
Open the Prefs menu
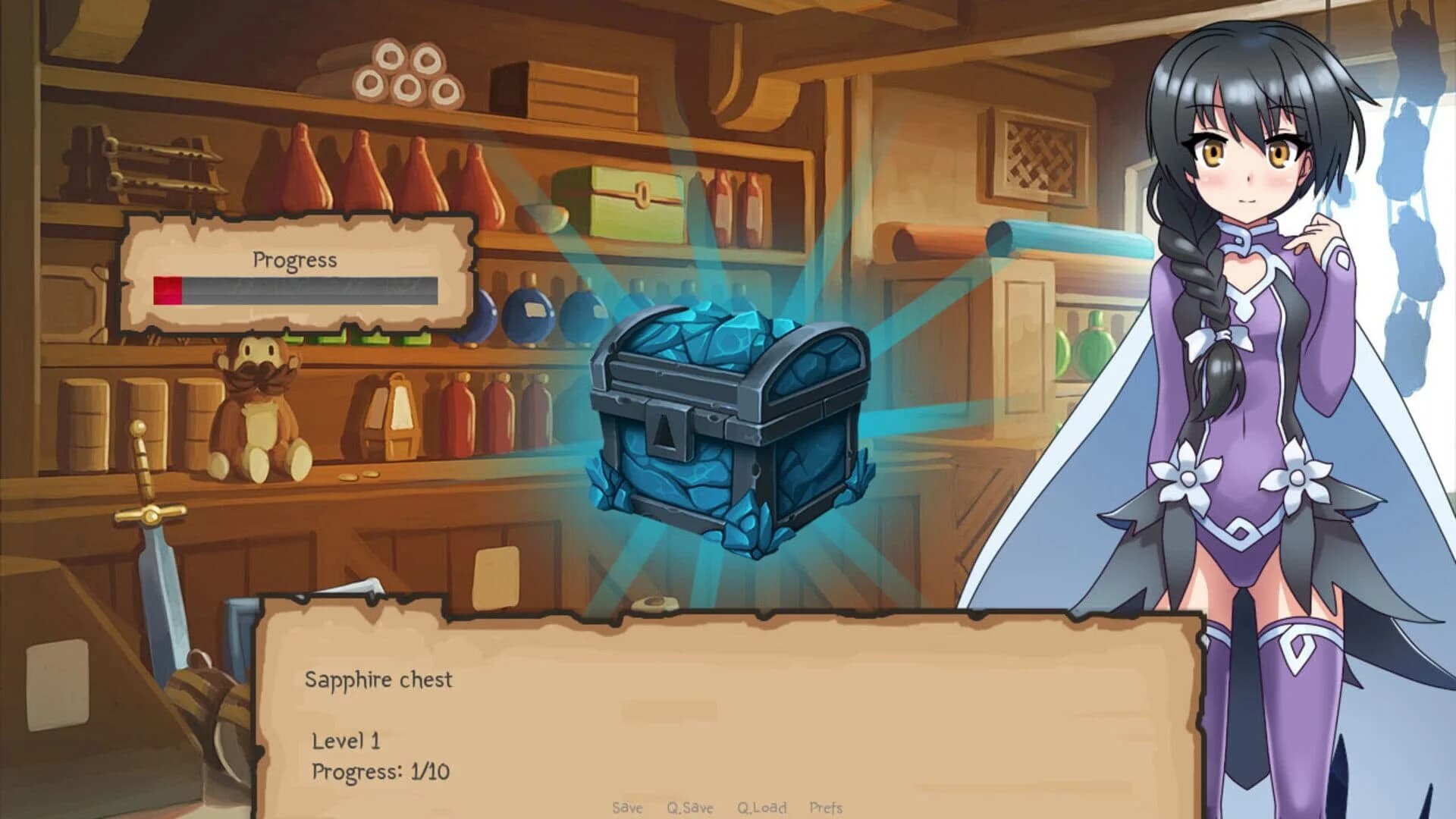coord(827,808)
